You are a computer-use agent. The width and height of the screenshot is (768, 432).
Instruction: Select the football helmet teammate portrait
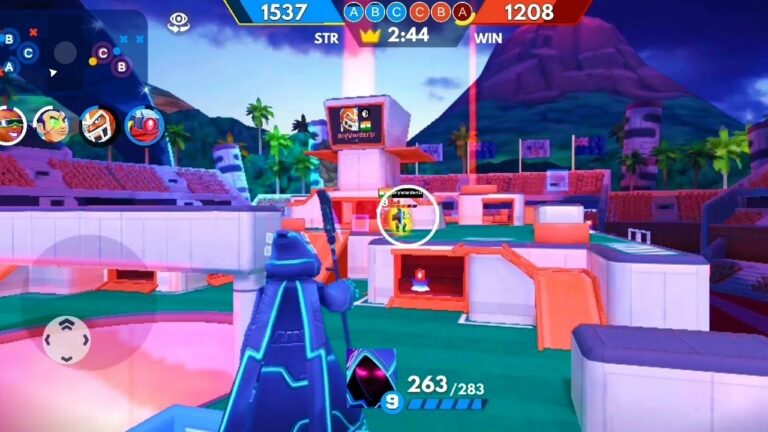[x=98, y=125]
